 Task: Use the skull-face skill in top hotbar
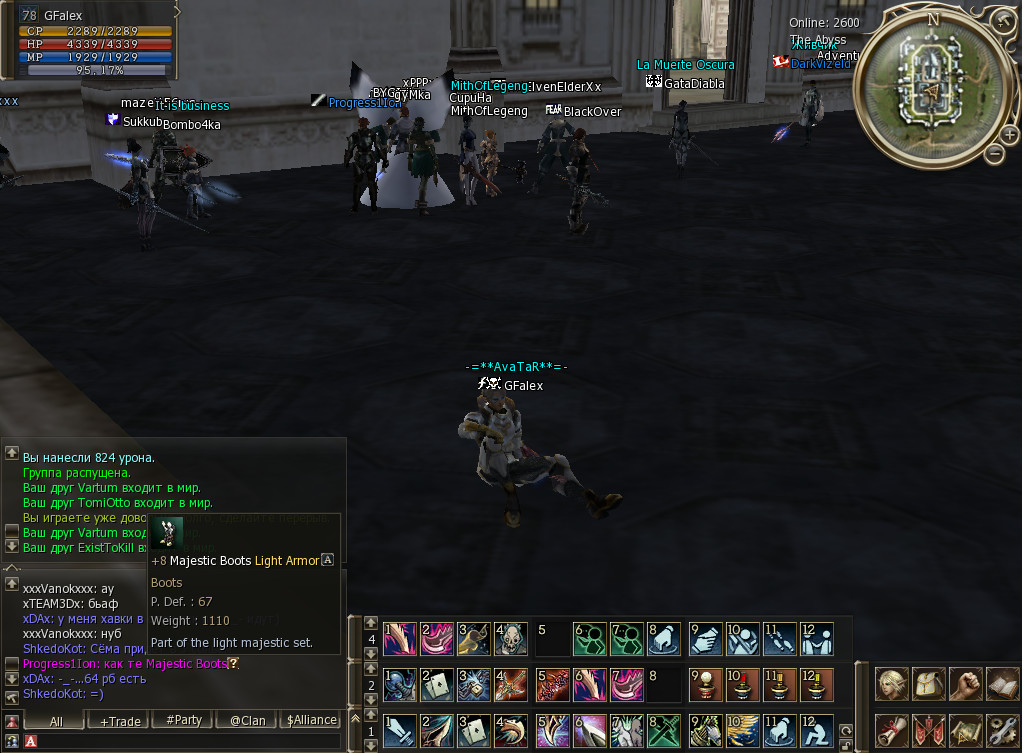click(x=510, y=638)
